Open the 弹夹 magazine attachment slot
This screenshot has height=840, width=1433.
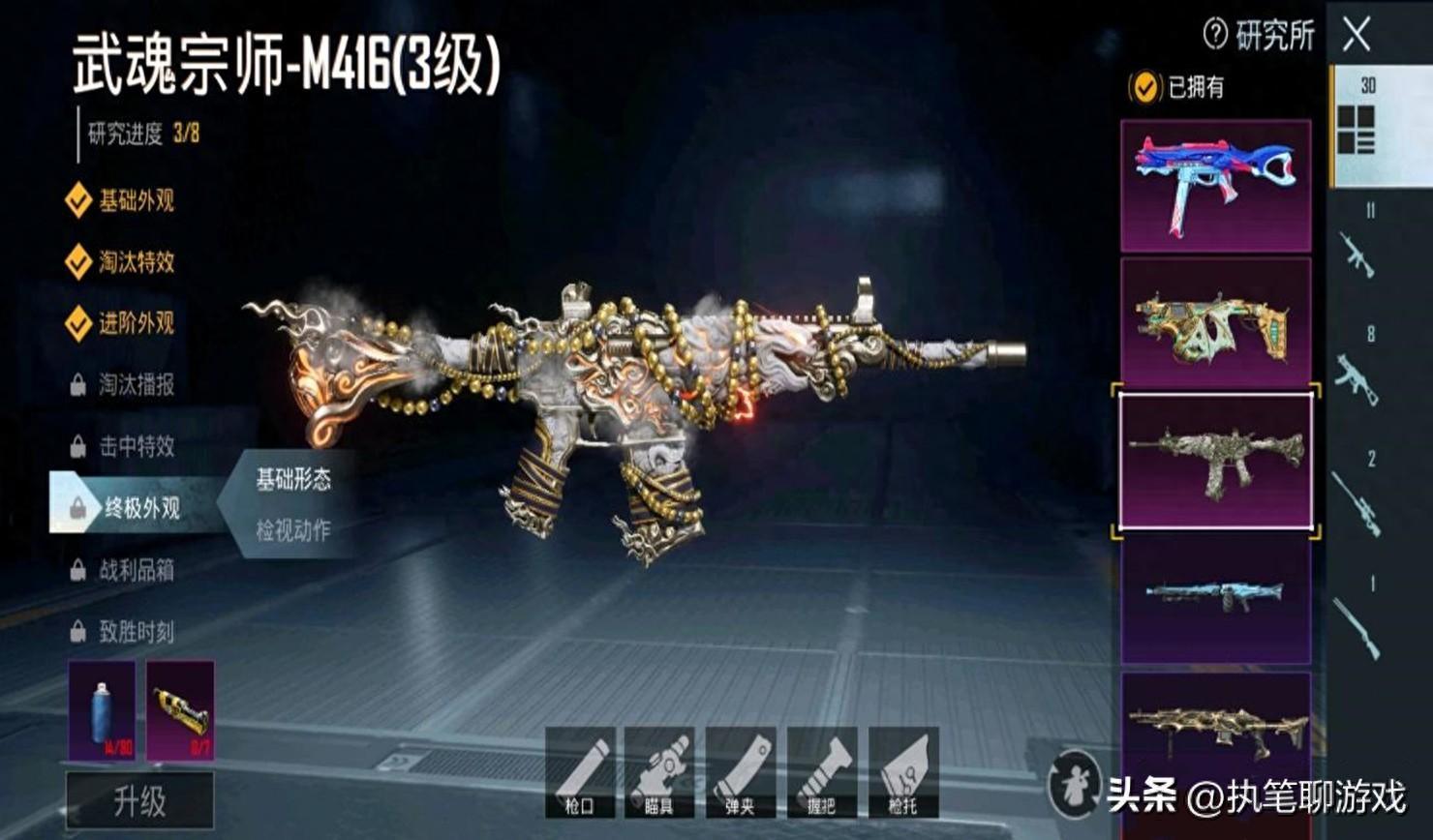pyautogui.click(x=740, y=771)
